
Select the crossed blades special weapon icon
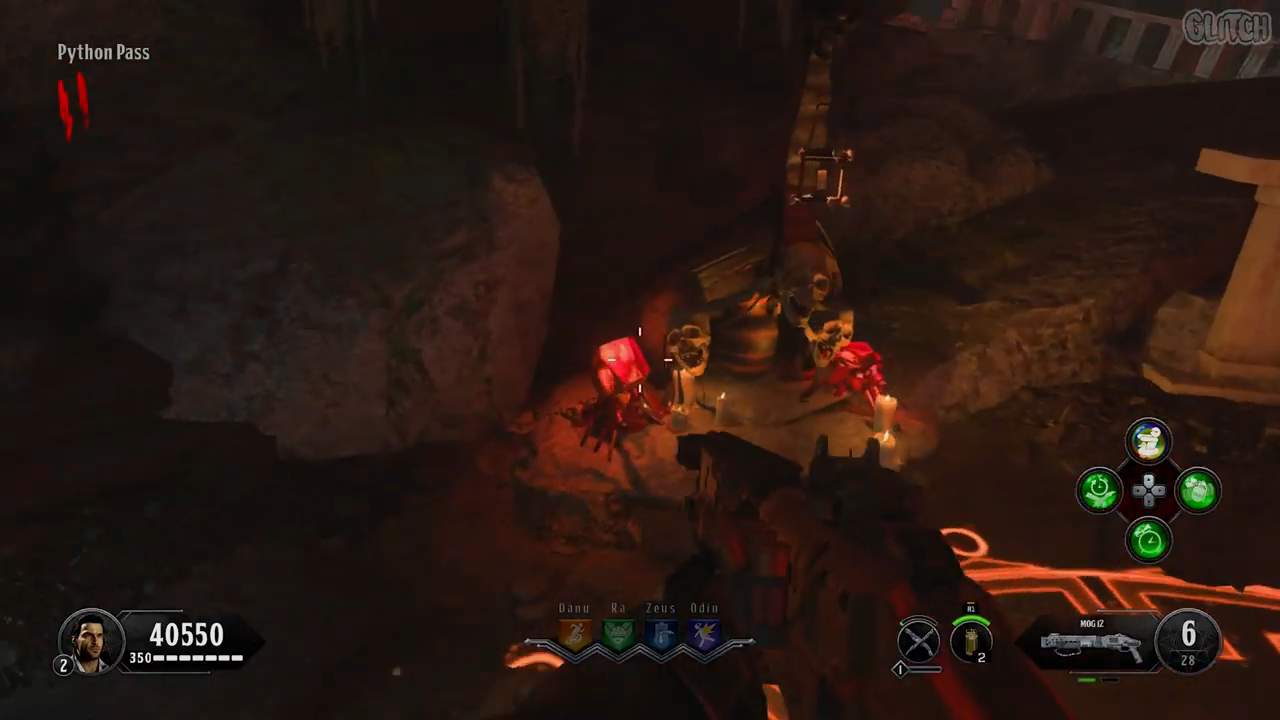(918, 640)
